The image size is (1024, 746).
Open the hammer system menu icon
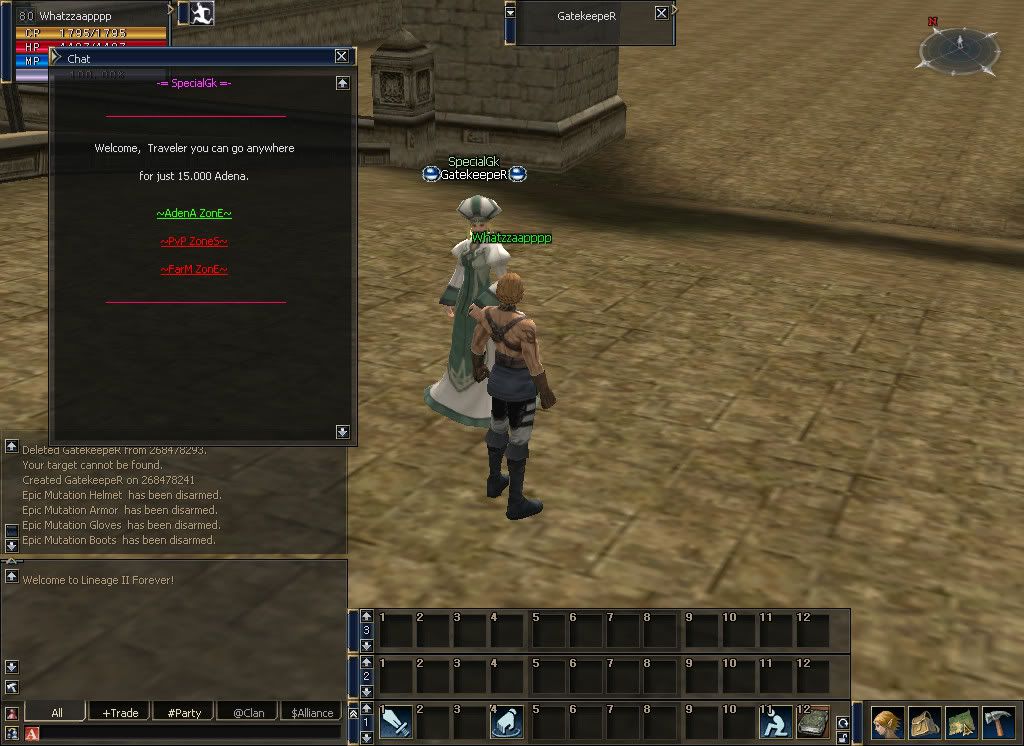tap(998, 722)
